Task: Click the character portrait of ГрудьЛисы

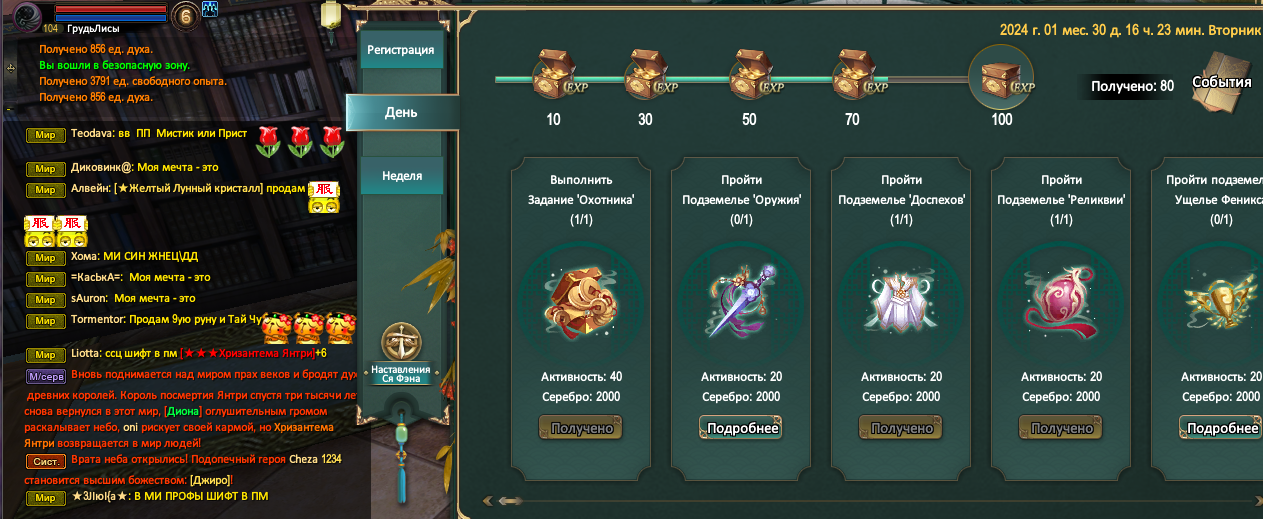Action: (x=25, y=14)
